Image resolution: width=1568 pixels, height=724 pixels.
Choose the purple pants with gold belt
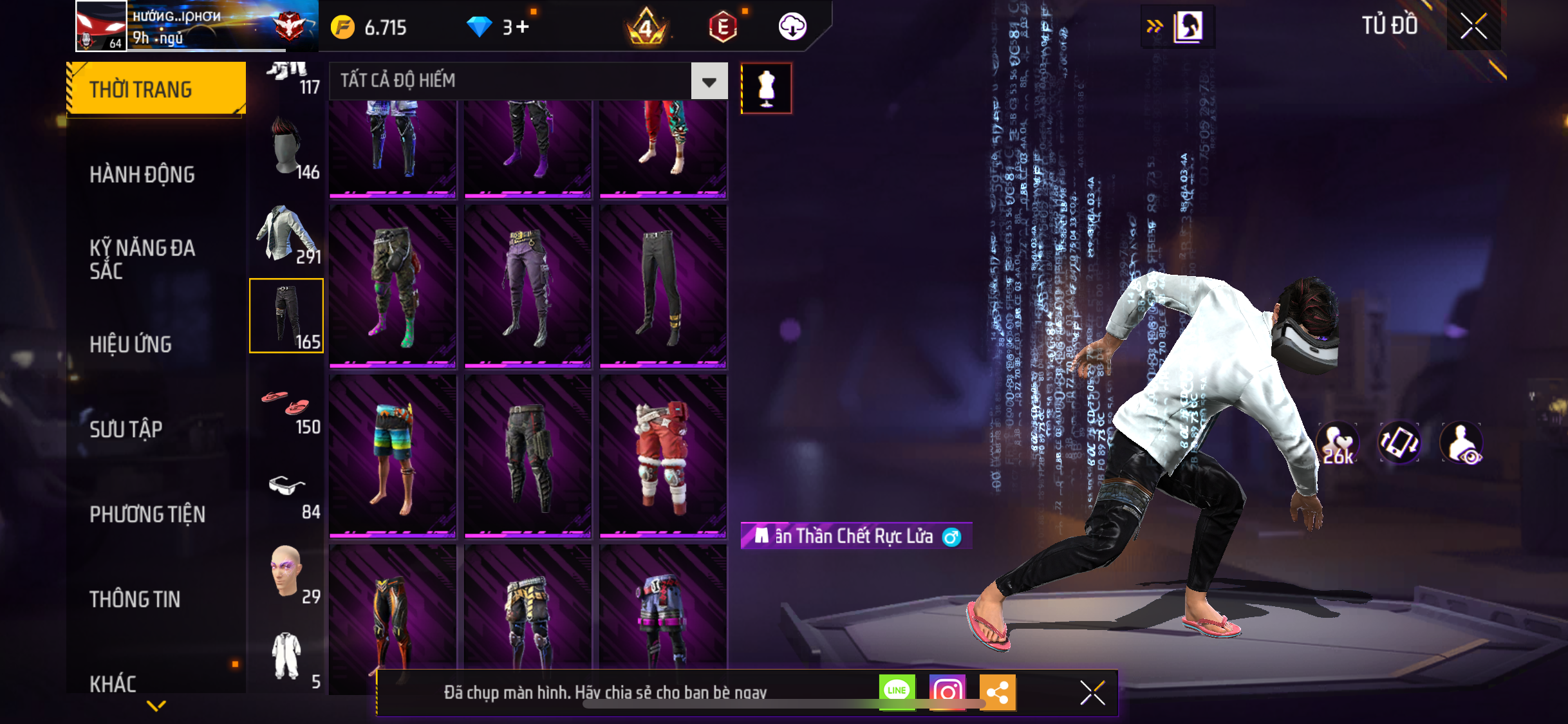528,286
